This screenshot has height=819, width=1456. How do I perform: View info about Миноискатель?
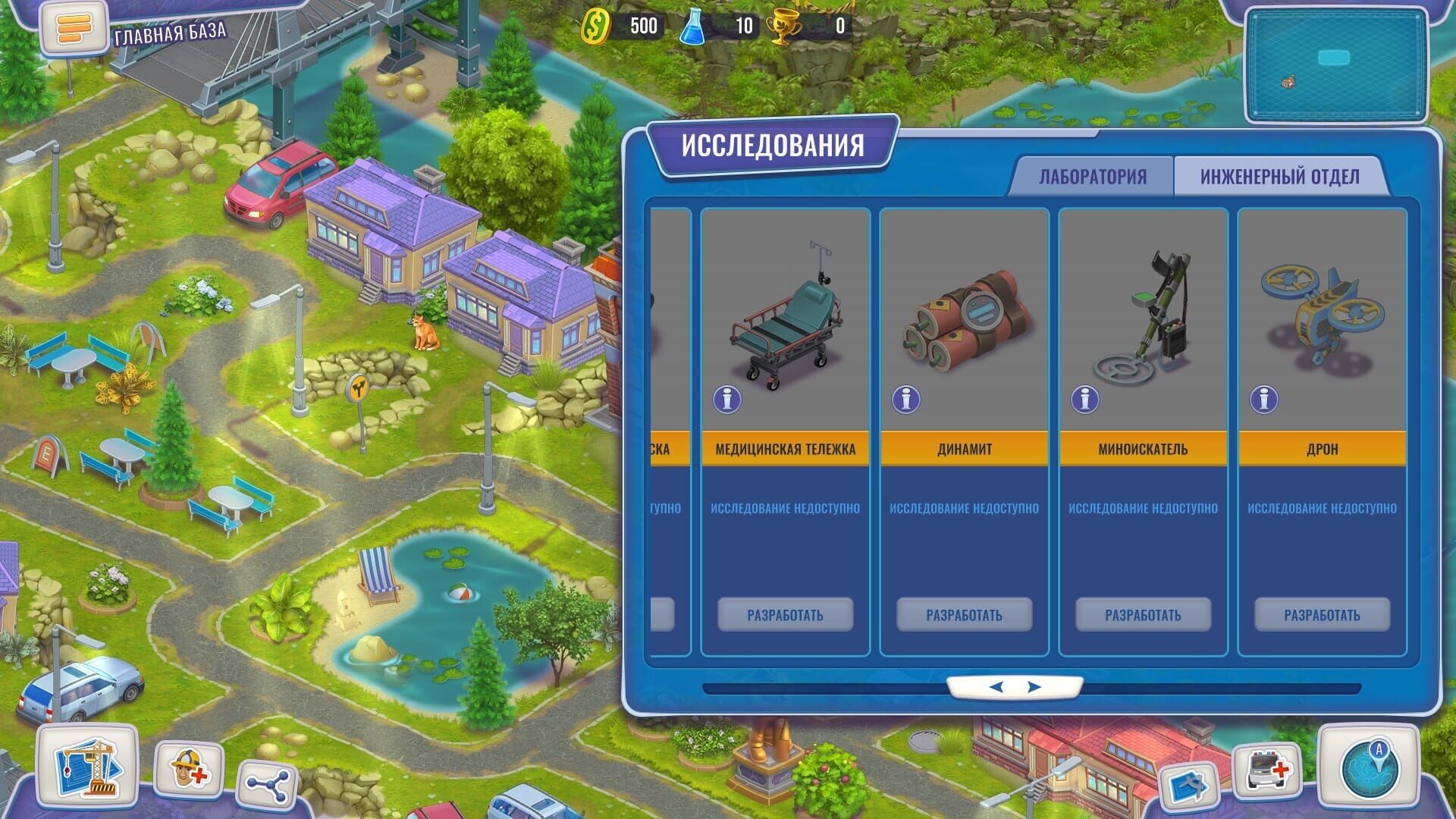click(x=1084, y=400)
